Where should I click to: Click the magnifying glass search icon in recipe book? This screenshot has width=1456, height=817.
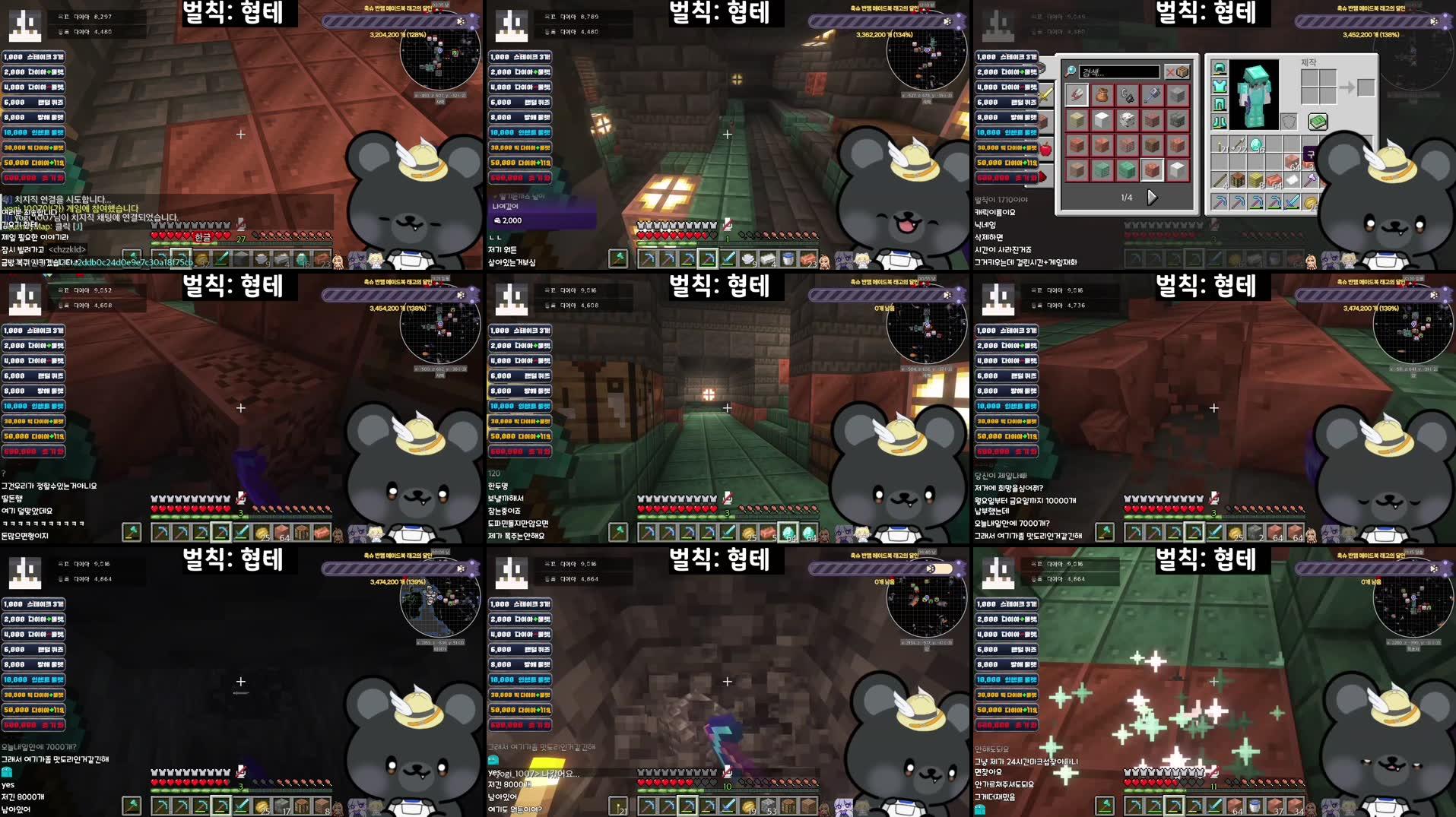(1070, 71)
